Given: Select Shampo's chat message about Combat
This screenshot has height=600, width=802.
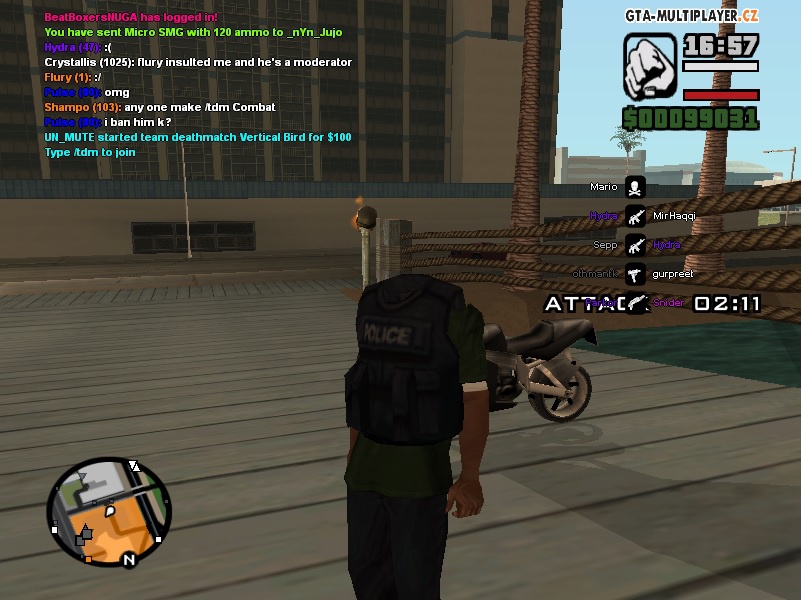Looking at the screenshot, I should (160, 107).
